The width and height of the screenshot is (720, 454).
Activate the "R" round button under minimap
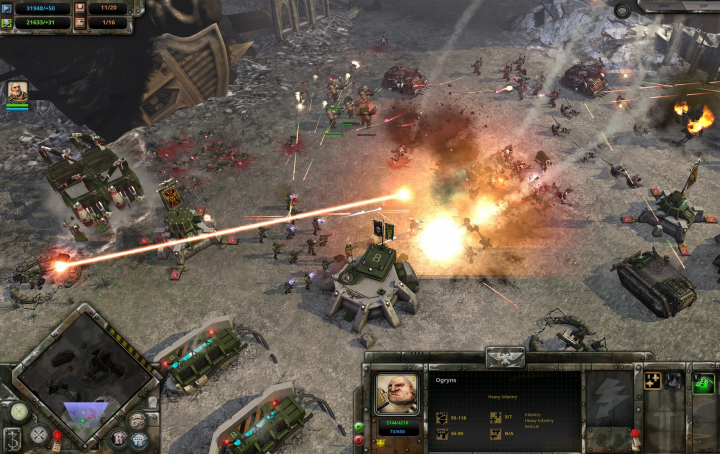click(x=117, y=436)
